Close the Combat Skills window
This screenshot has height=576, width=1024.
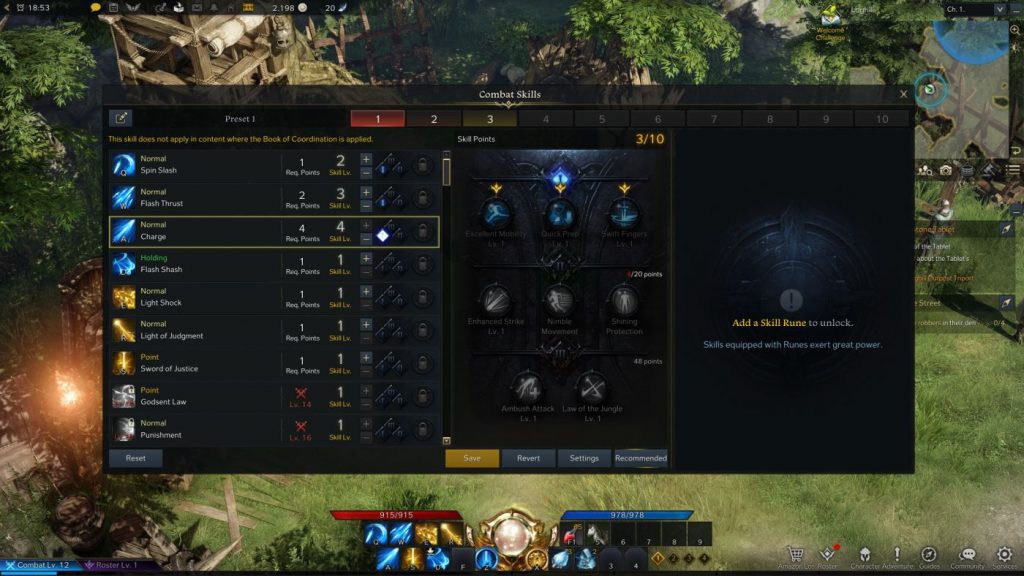[904, 94]
